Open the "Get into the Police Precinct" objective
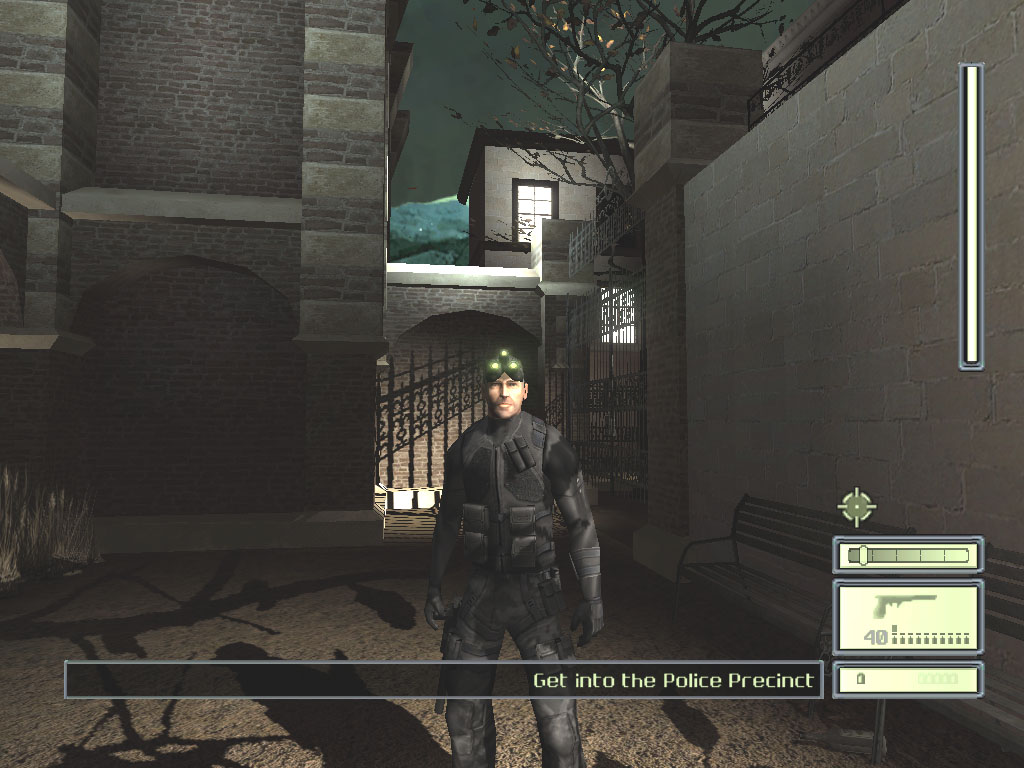The image size is (1024, 768). click(674, 681)
